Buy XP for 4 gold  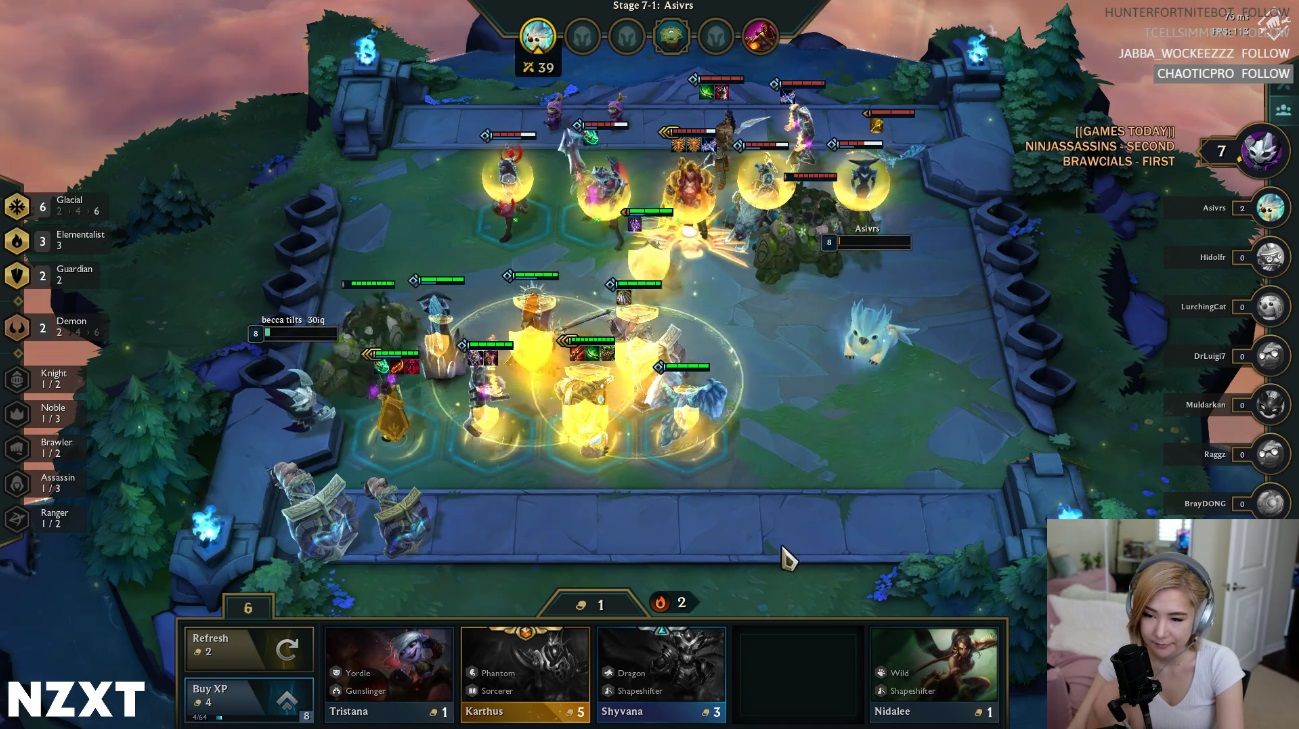tap(249, 697)
